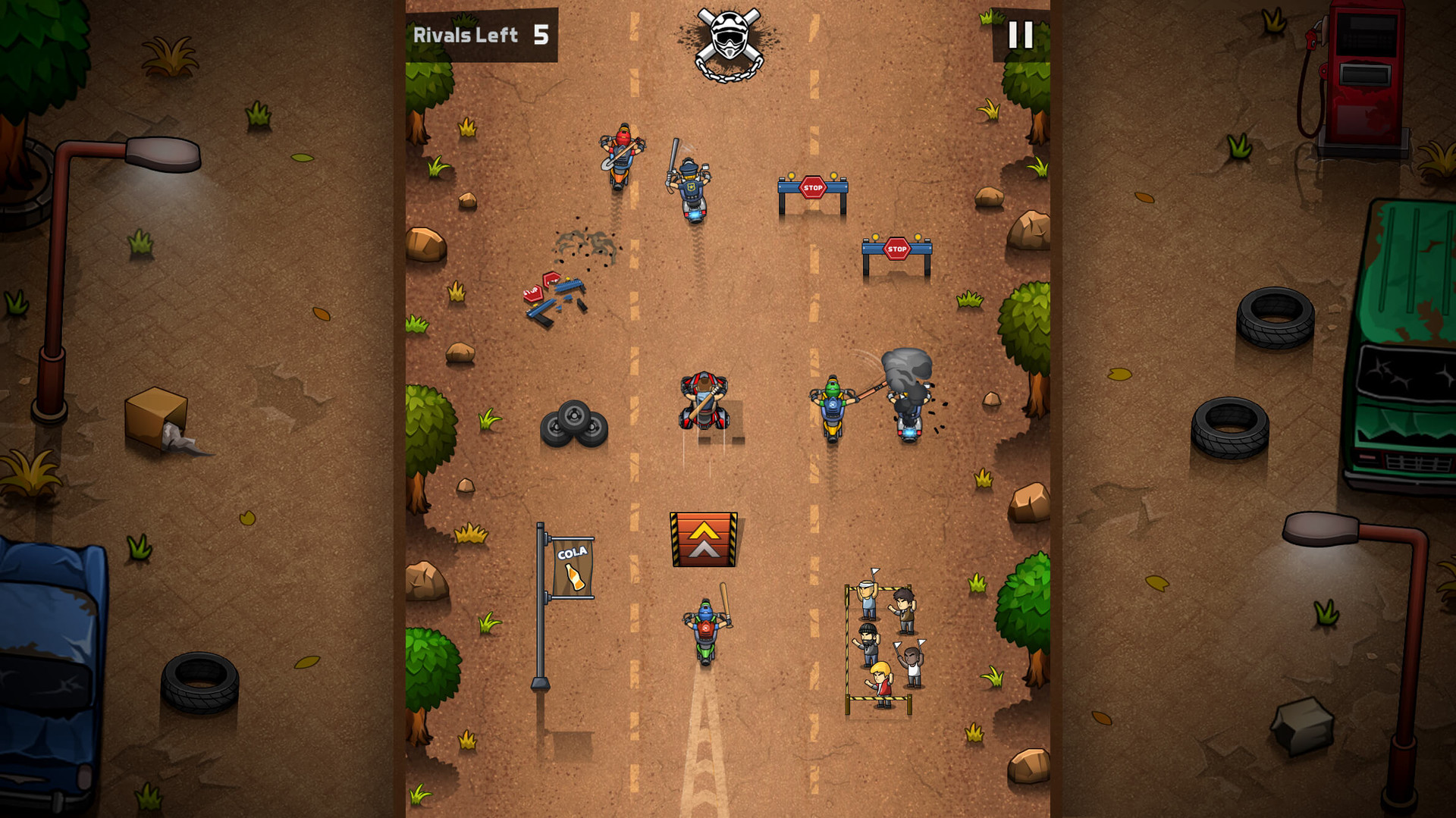This screenshot has height=818, width=1456.
Task: Select the red-haired rival biker
Action: pos(623,155)
